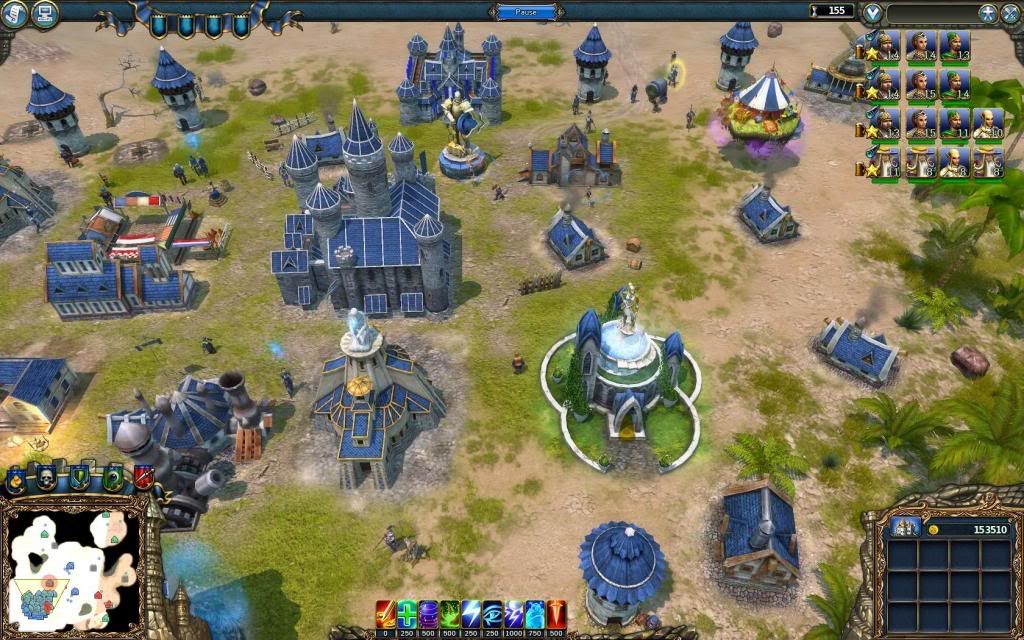This screenshot has height=640, width=1024.
Task: Collapse the hero list with the chevron button
Action: [x=873, y=13]
